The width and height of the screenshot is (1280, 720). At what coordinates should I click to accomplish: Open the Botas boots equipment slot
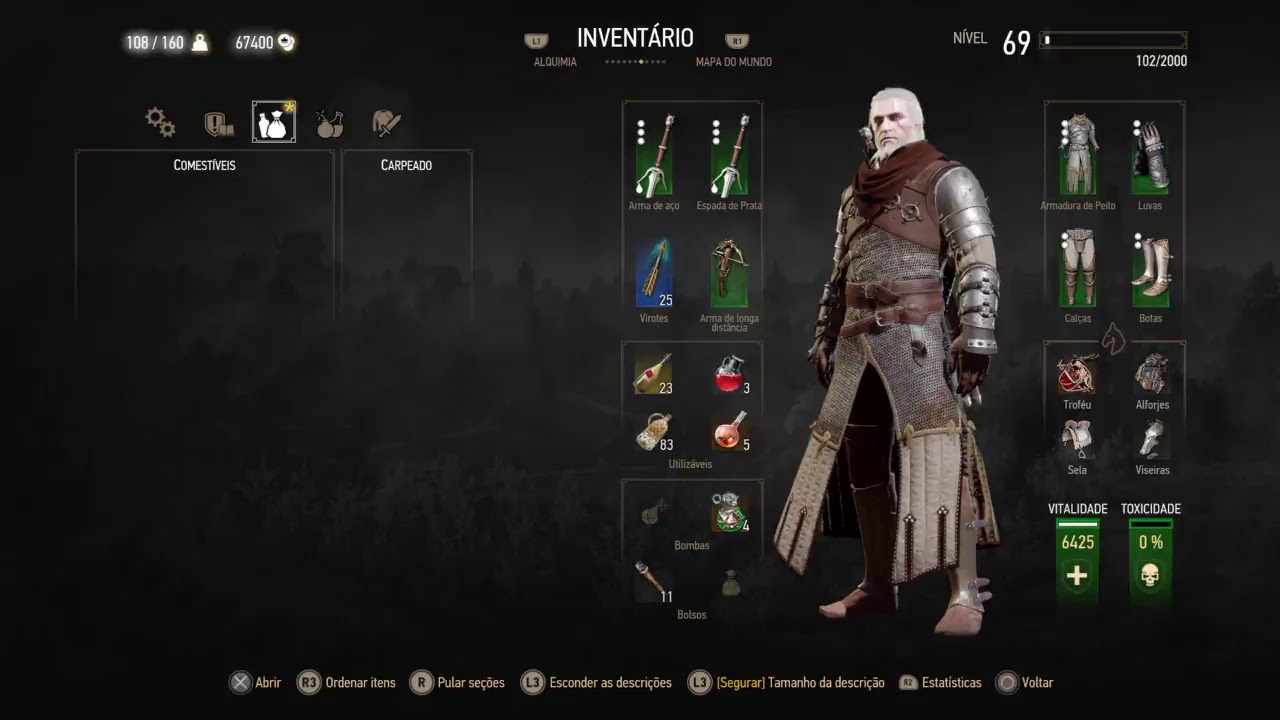pyautogui.click(x=1151, y=268)
